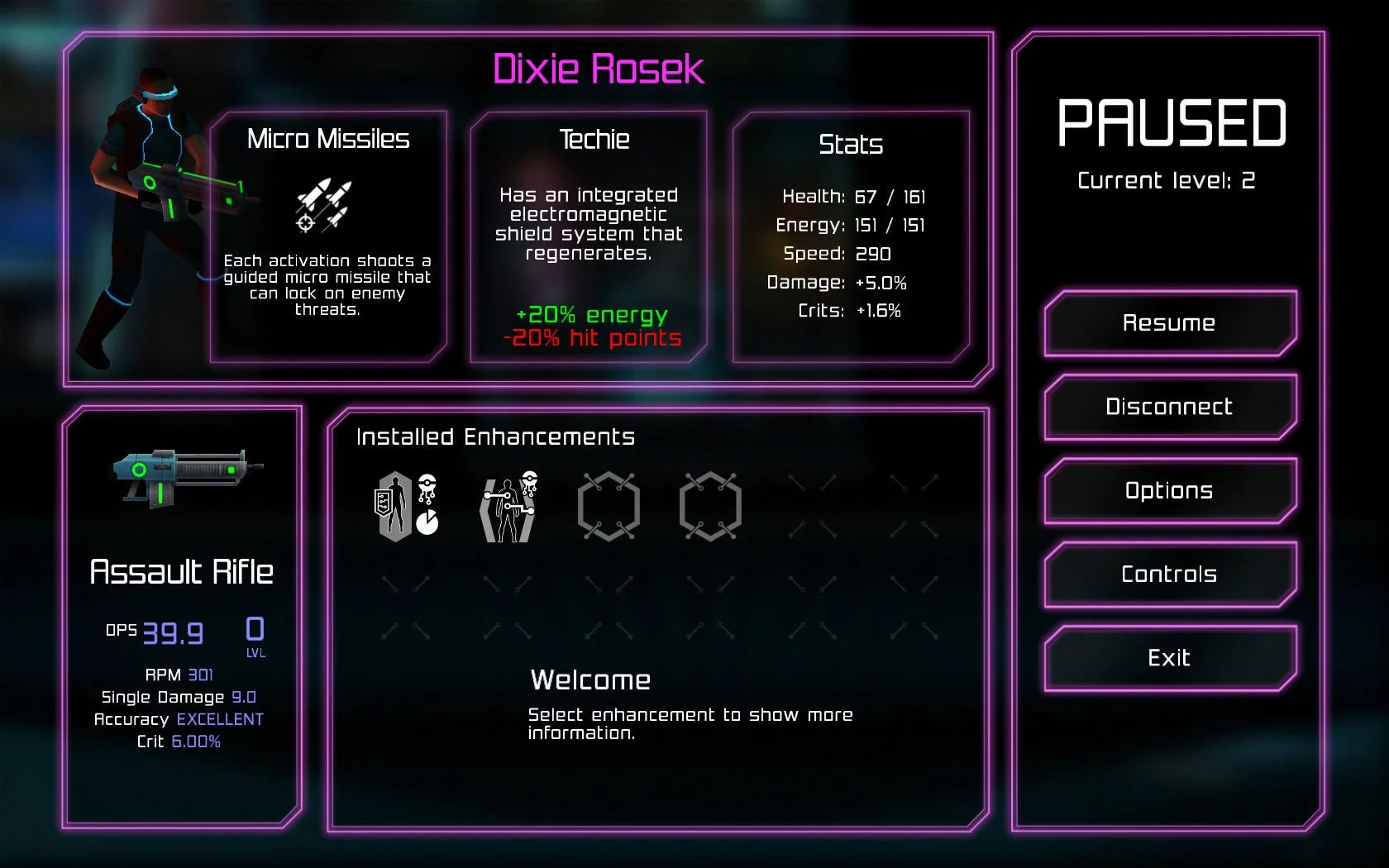
Task: Open the Options menu
Action: point(1169,490)
